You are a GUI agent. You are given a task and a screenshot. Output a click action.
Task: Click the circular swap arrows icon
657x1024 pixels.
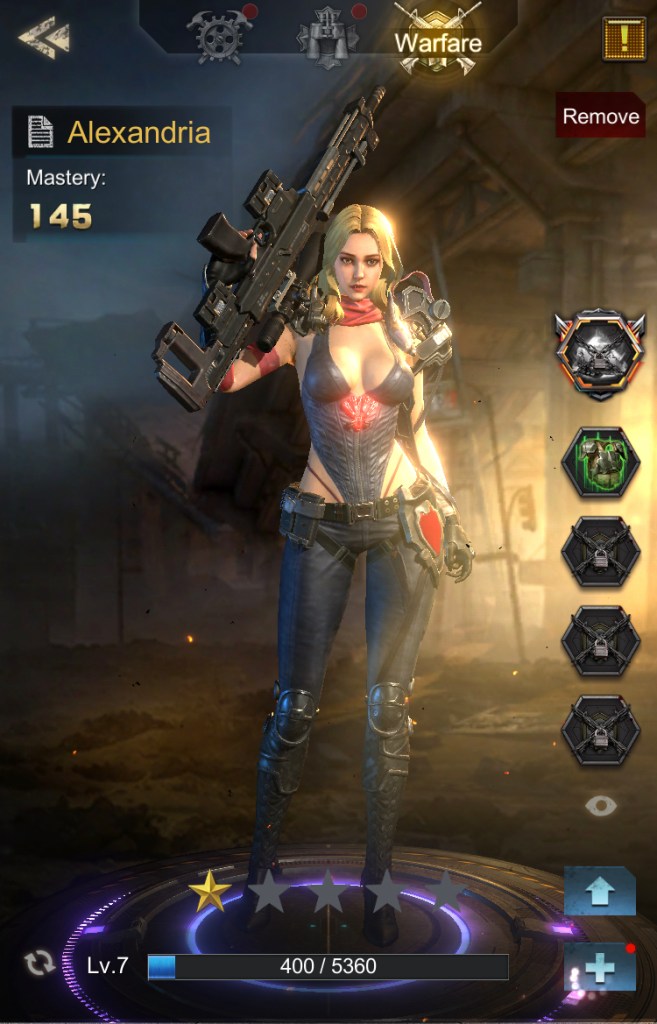(x=40, y=964)
